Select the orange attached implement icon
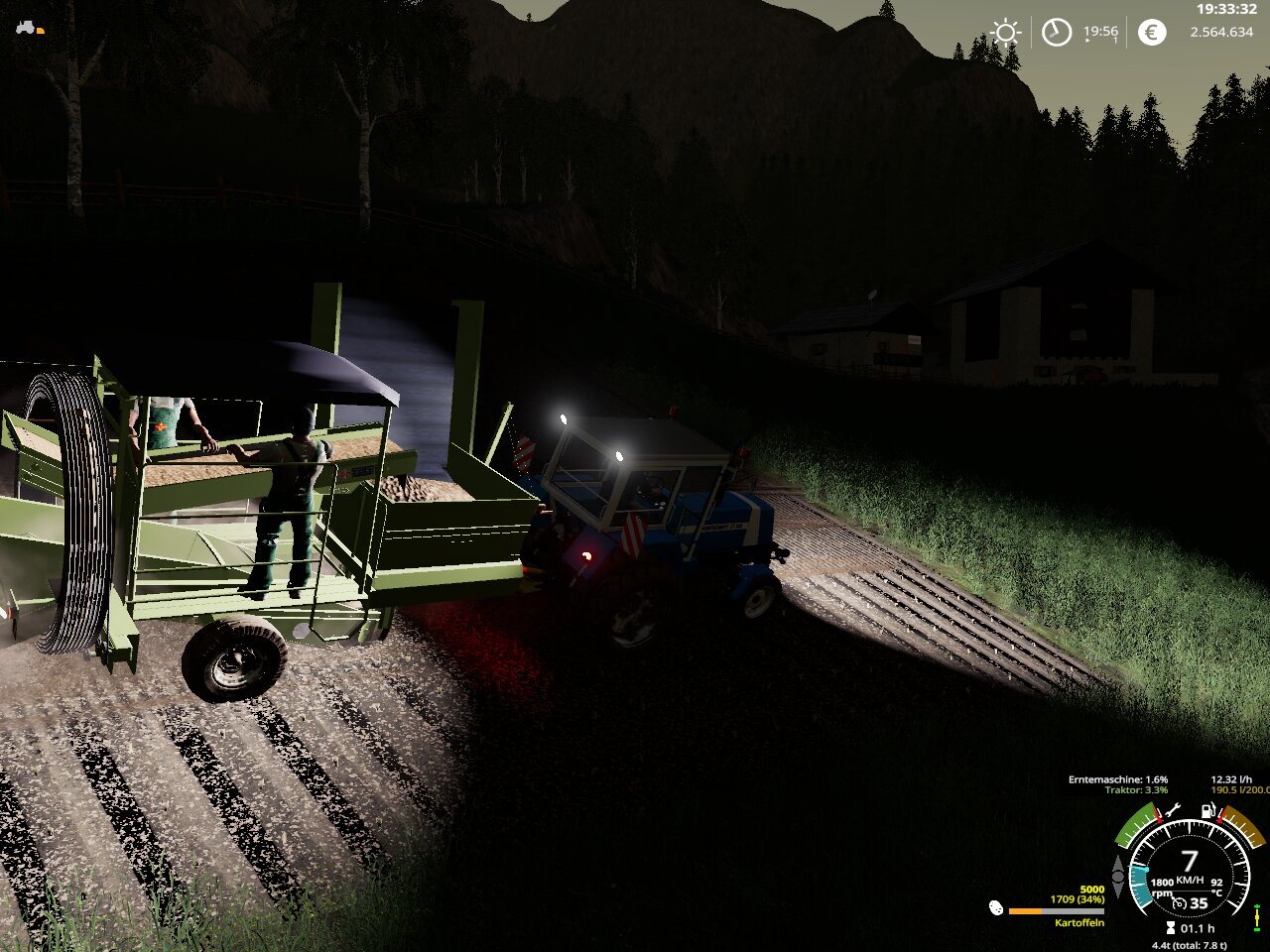This screenshot has width=1270, height=952. coord(41,31)
